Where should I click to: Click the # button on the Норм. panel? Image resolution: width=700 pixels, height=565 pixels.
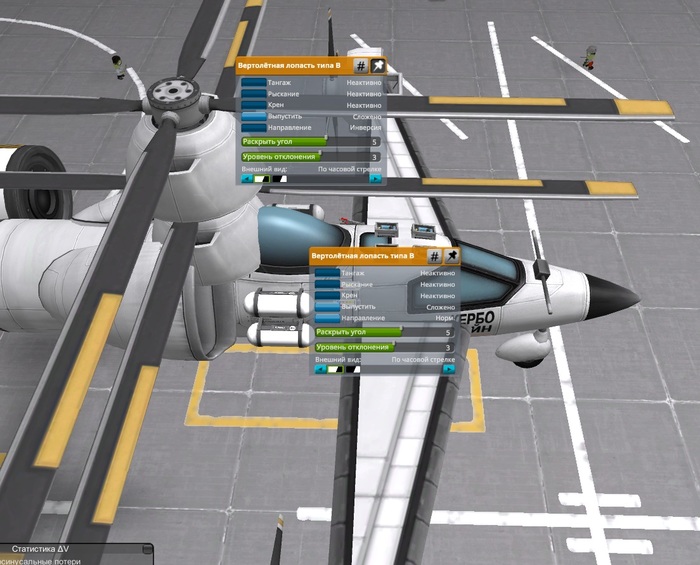436,256
